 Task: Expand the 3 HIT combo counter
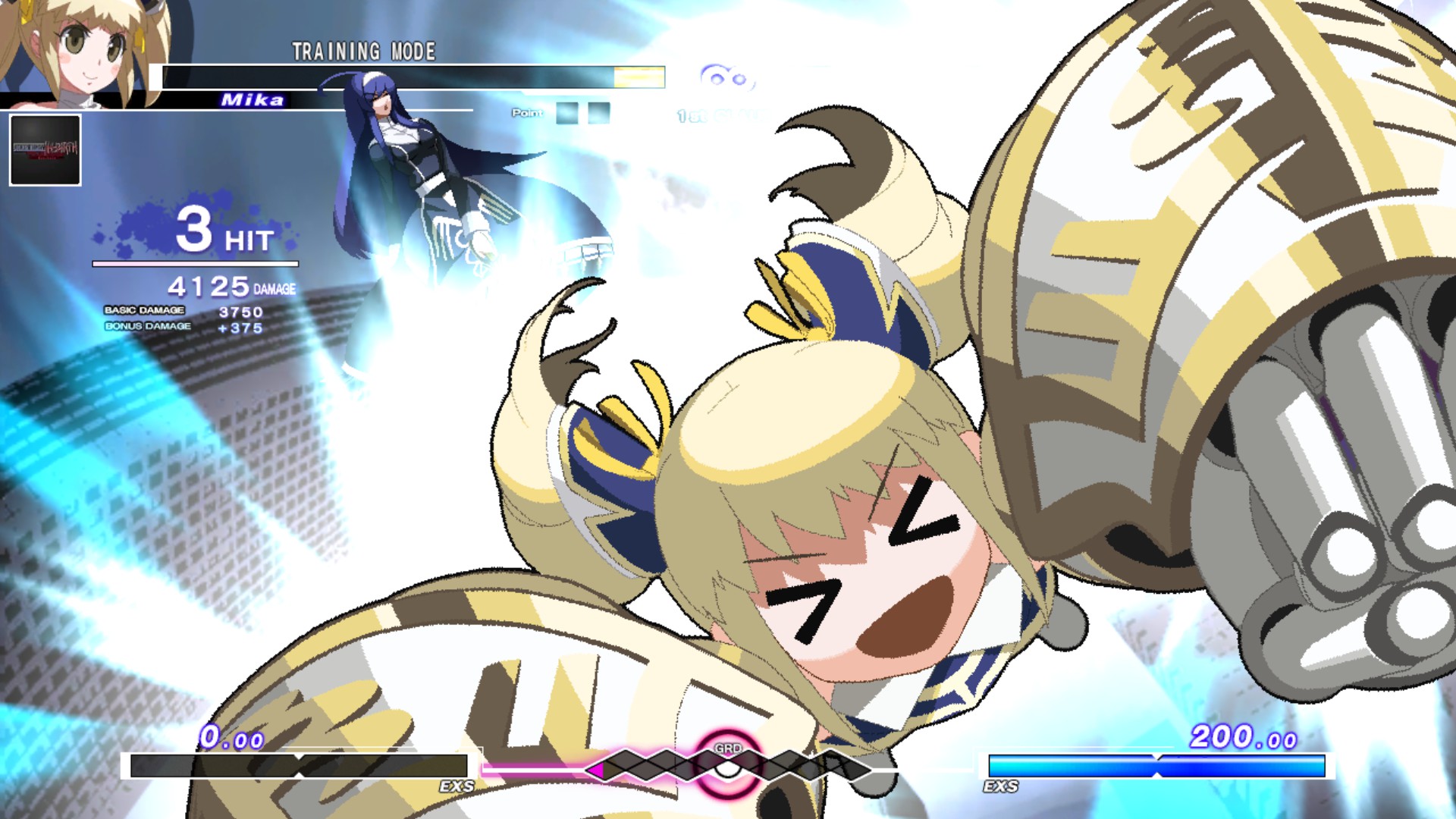click(220, 235)
